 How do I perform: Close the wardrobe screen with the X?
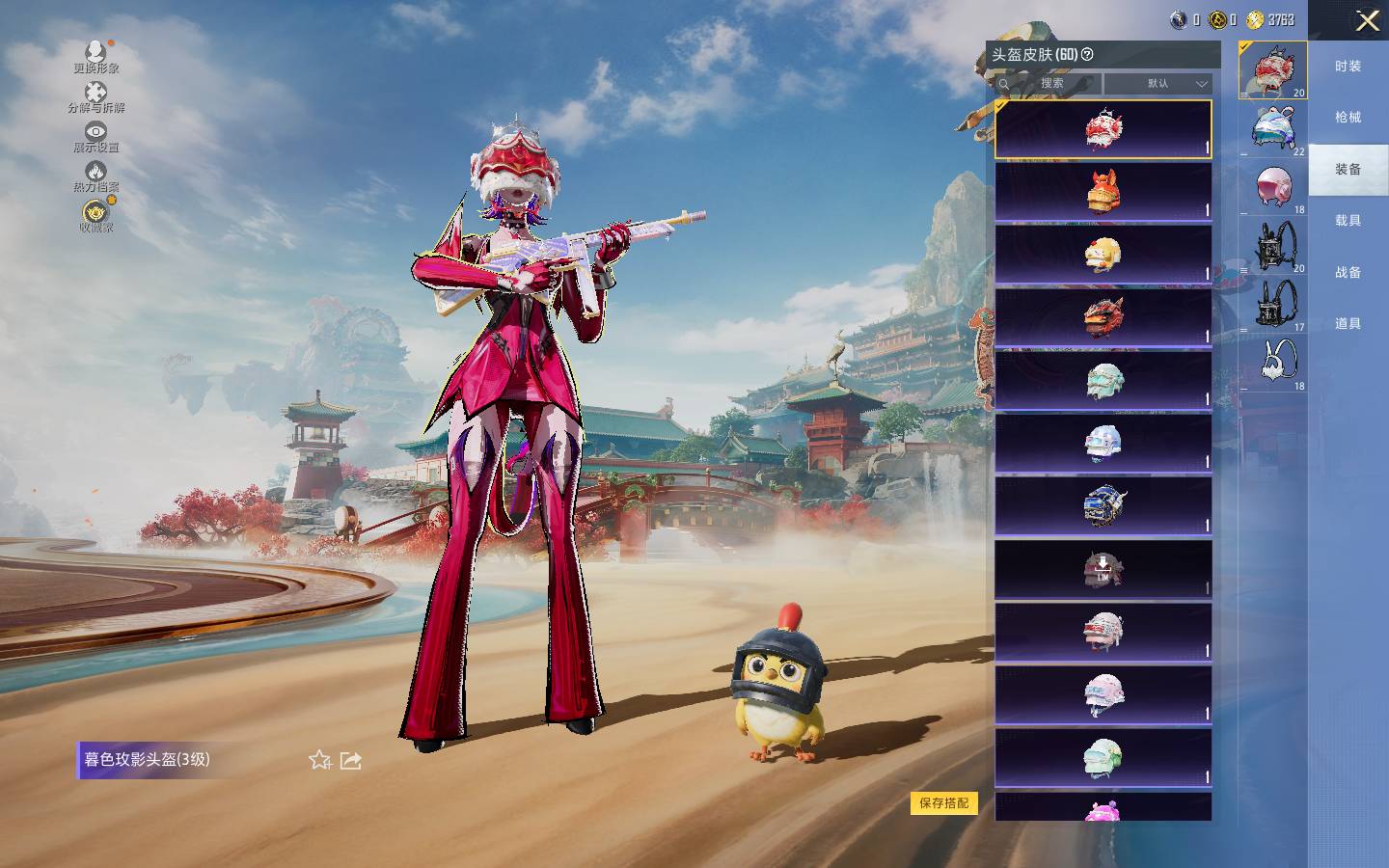(x=1367, y=20)
